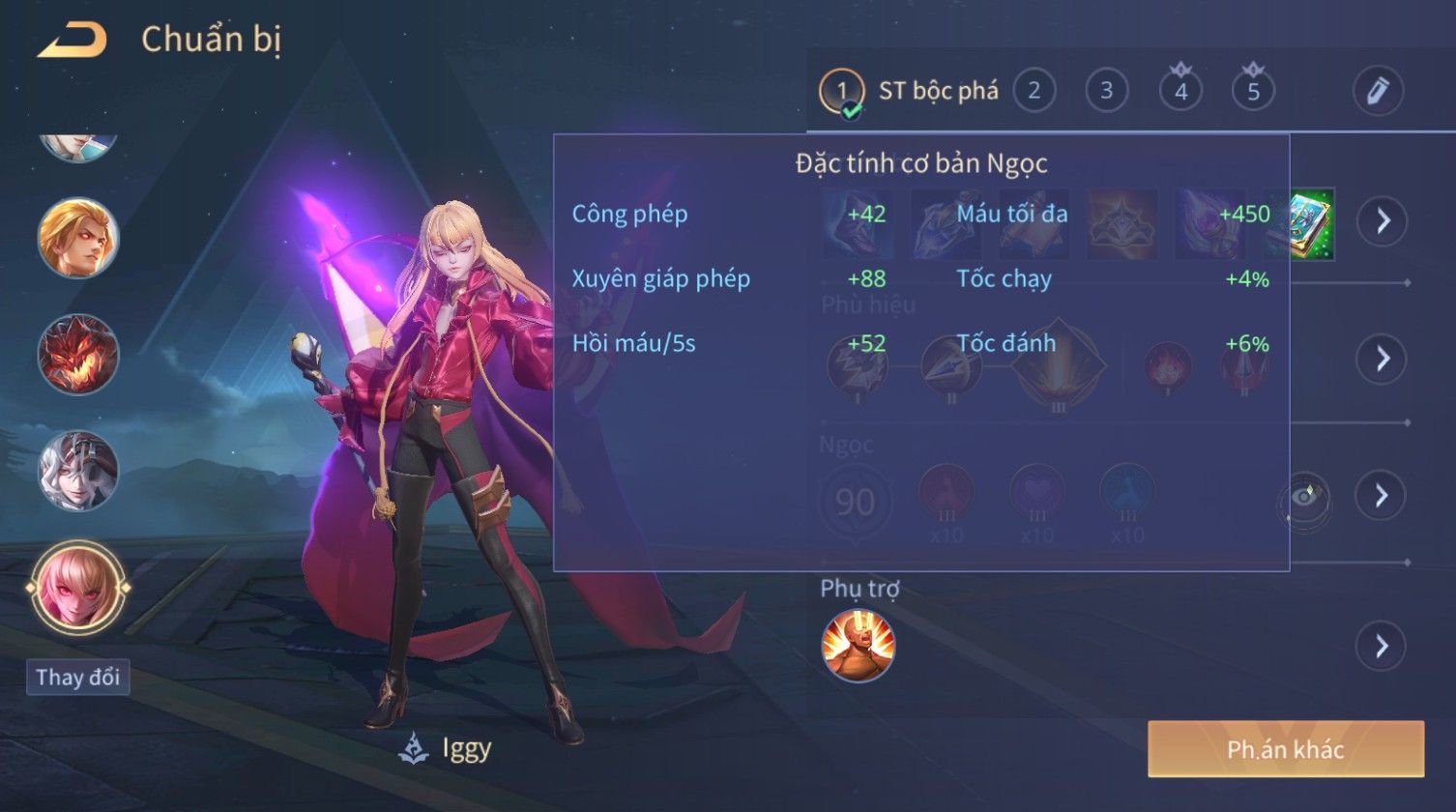Choose the fiery lava monster hero portrait

pos(78,355)
